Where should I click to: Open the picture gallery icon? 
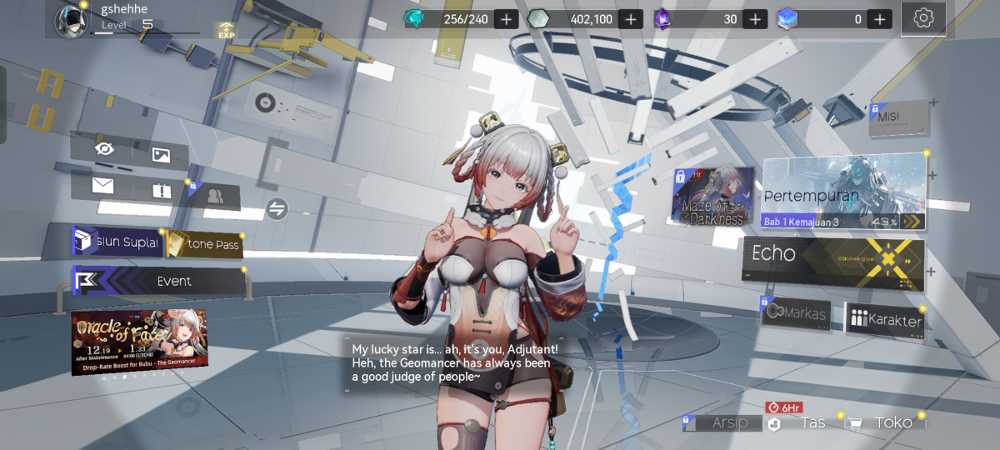tap(161, 154)
